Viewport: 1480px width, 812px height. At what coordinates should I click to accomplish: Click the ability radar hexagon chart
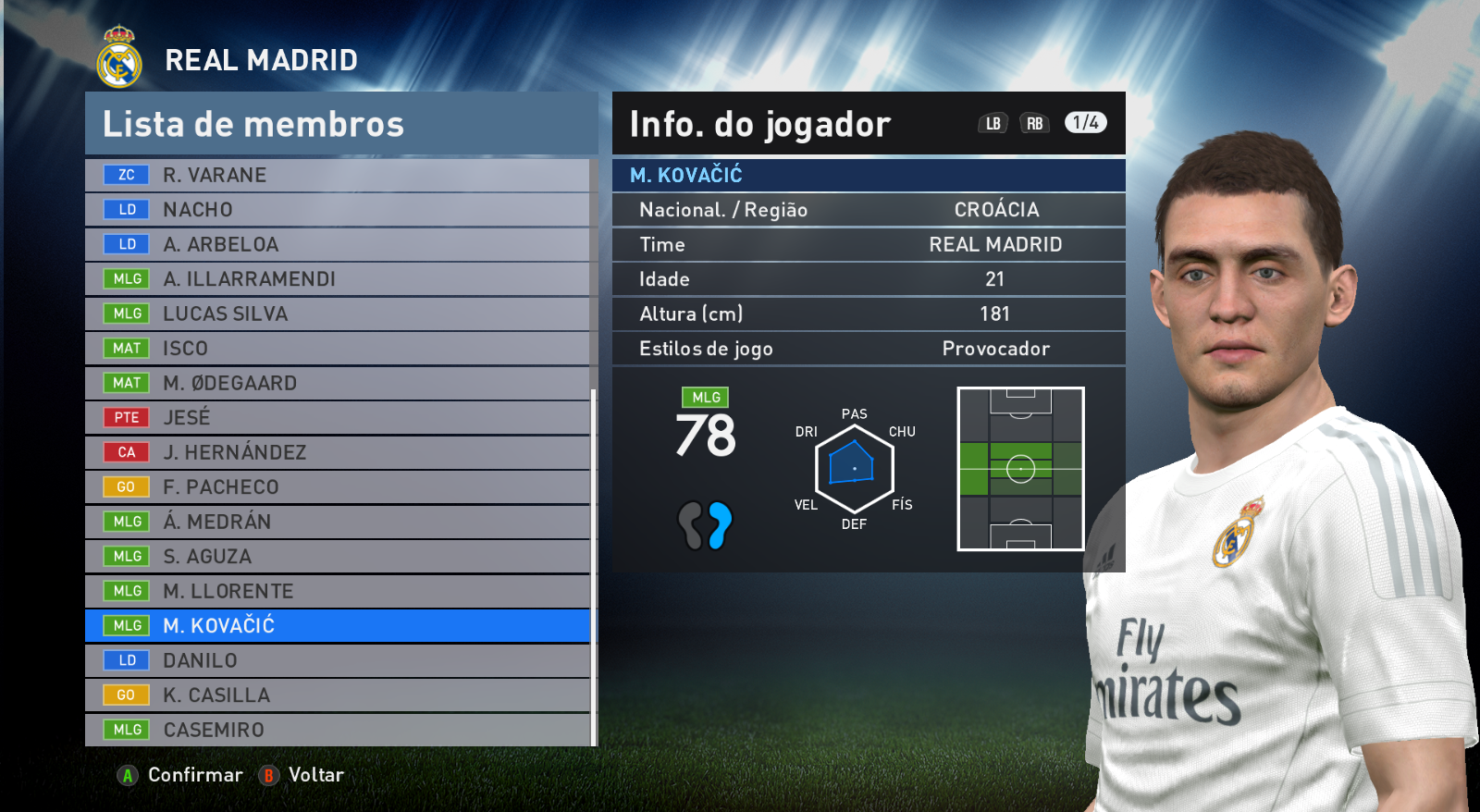[x=854, y=468]
